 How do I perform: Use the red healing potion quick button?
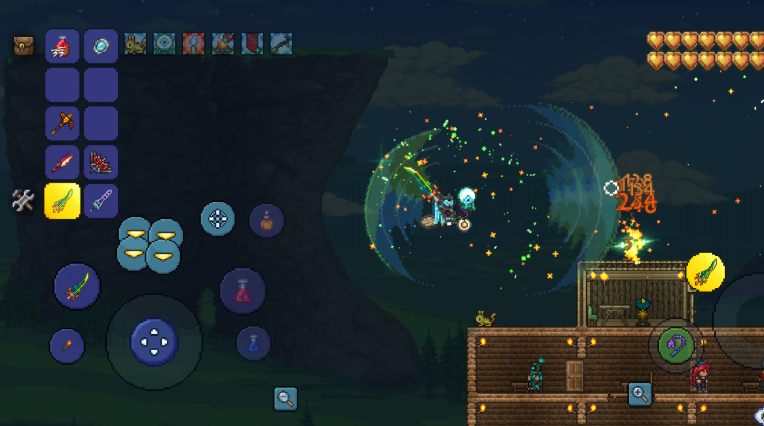click(x=242, y=291)
